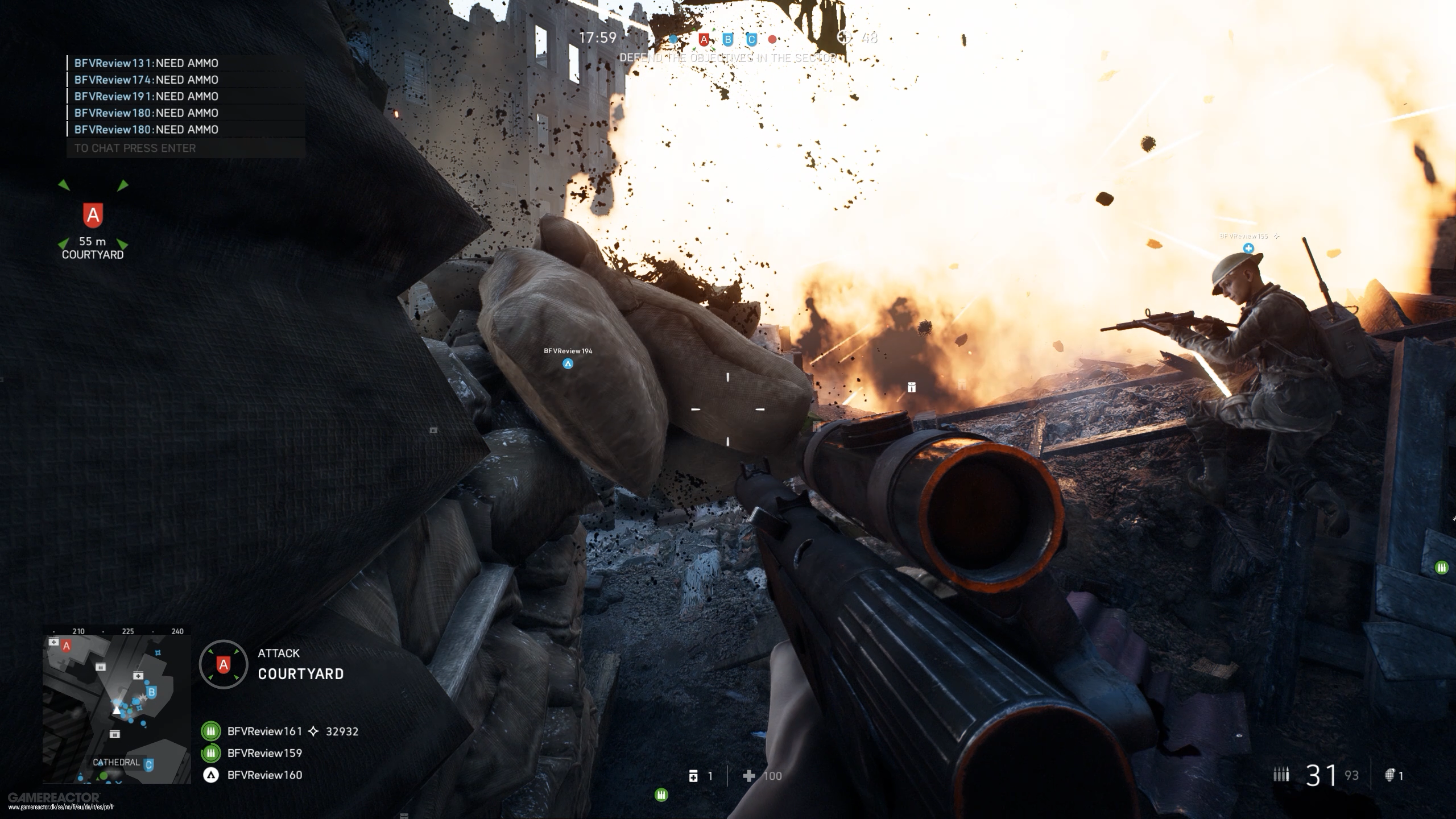Open the minimap
Viewport: 1456px width, 819px height.
coord(117,709)
